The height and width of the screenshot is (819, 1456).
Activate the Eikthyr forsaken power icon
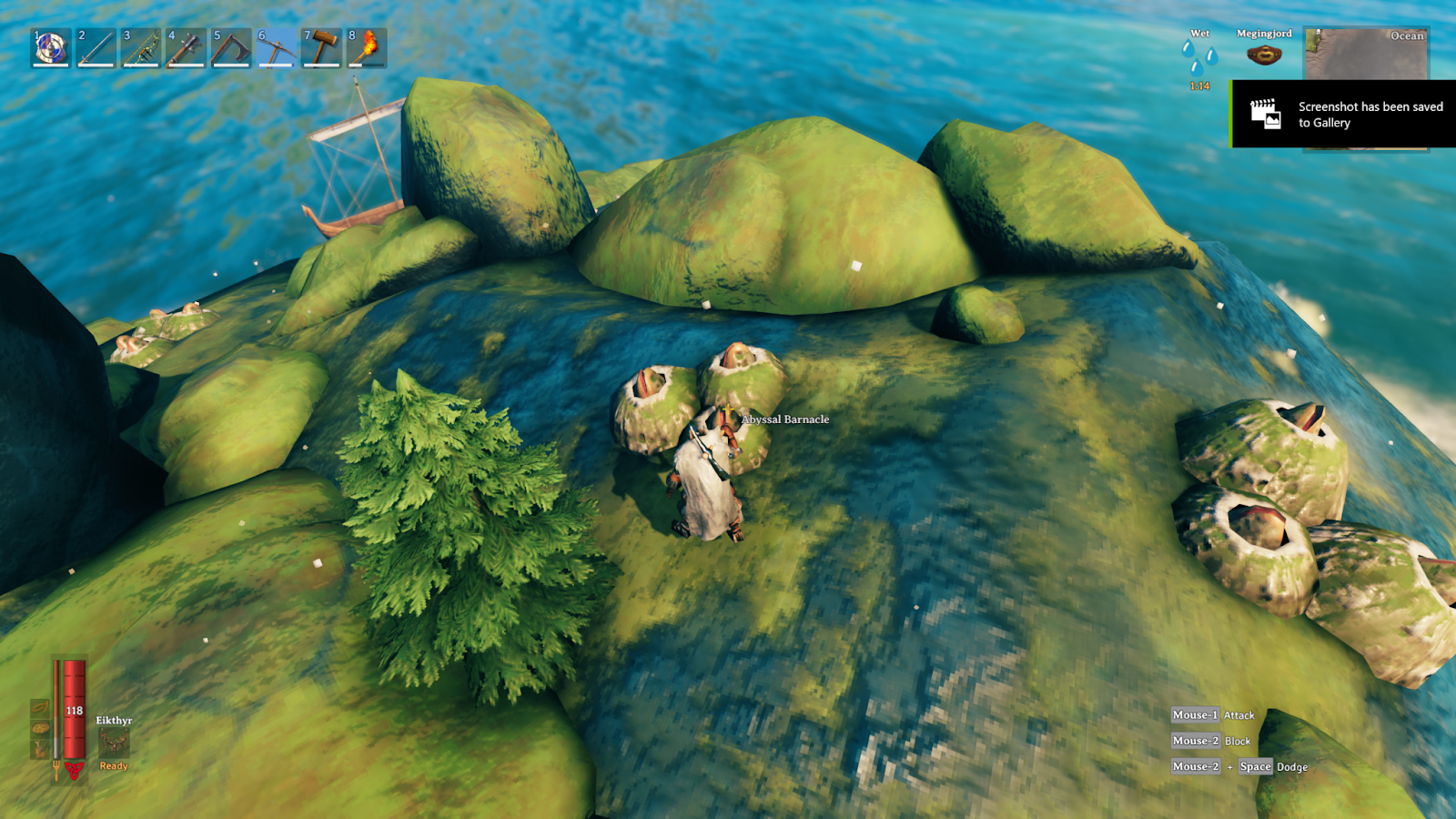click(114, 743)
